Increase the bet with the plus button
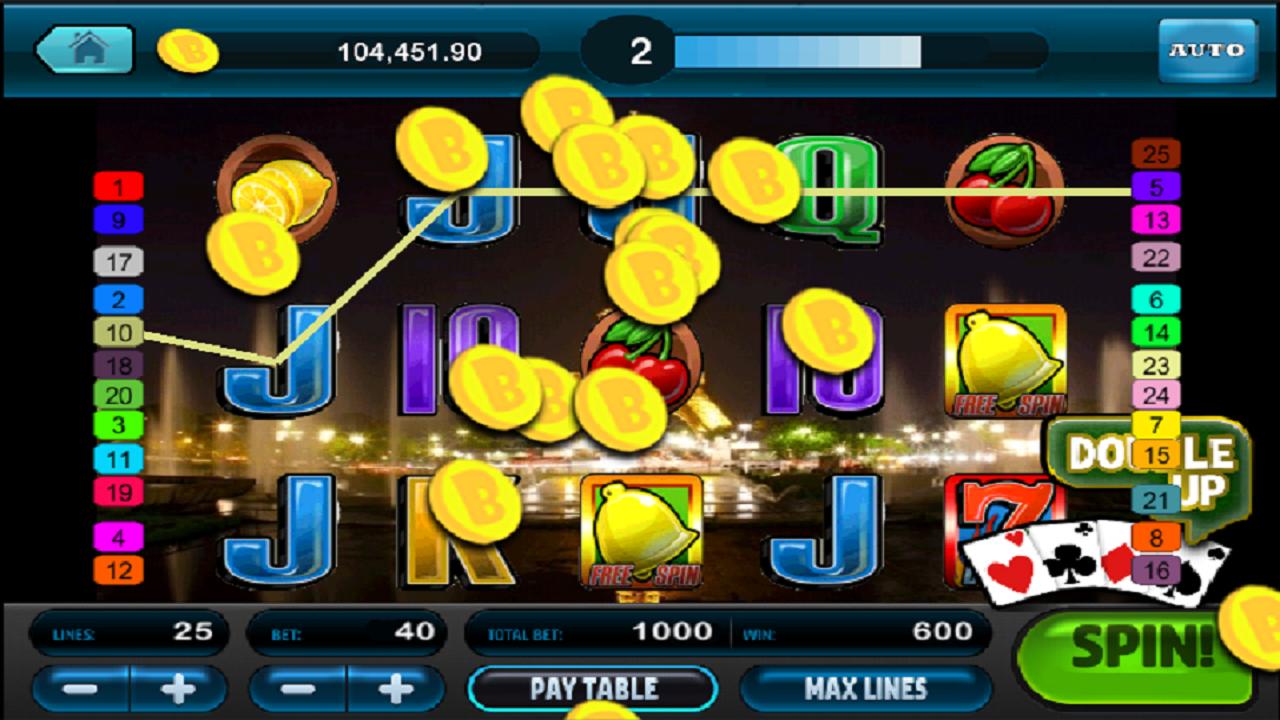This screenshot has width=1280, height=720. click(x=395, y=688)
